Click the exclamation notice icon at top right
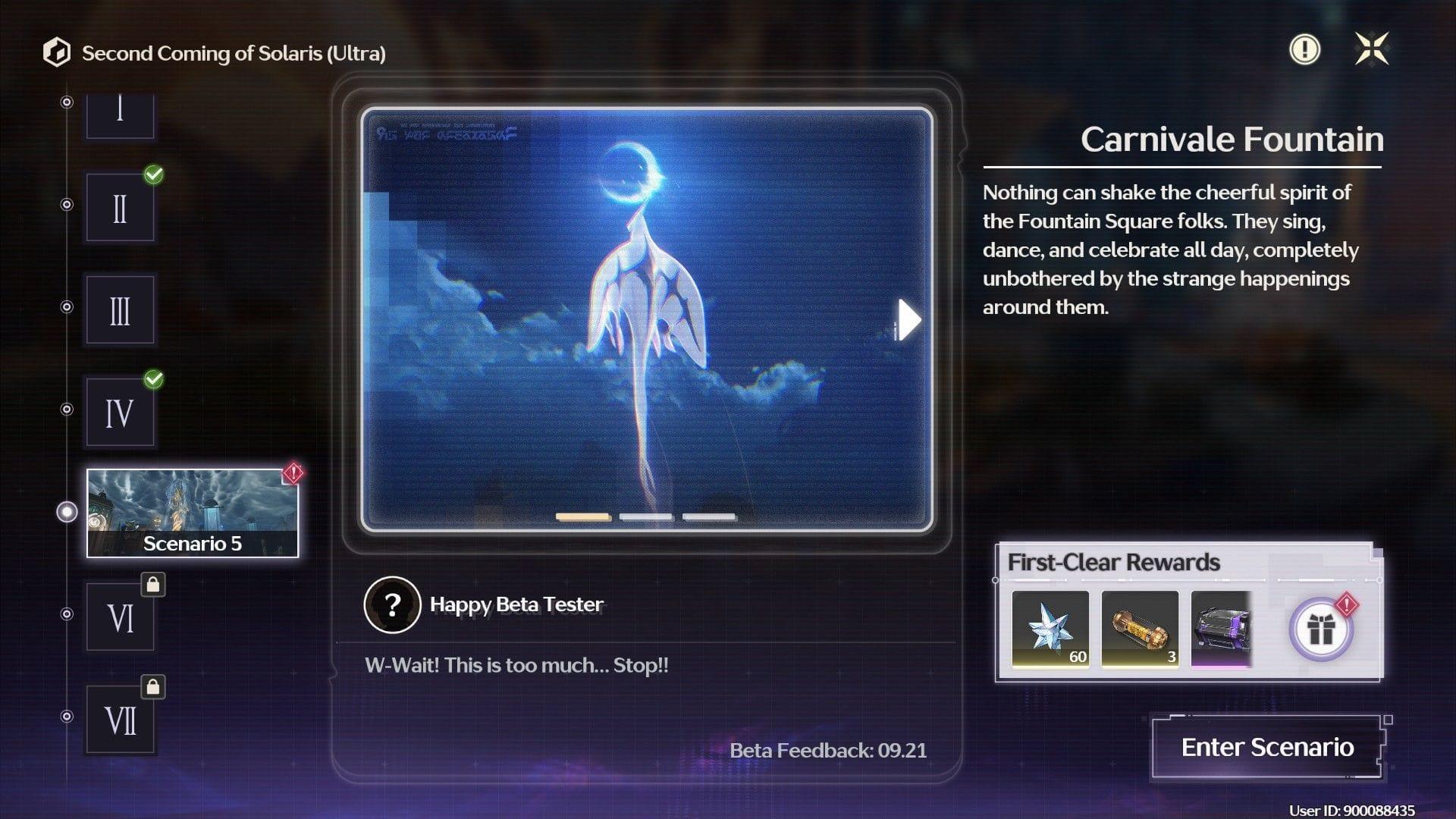 pos(1304,50)
